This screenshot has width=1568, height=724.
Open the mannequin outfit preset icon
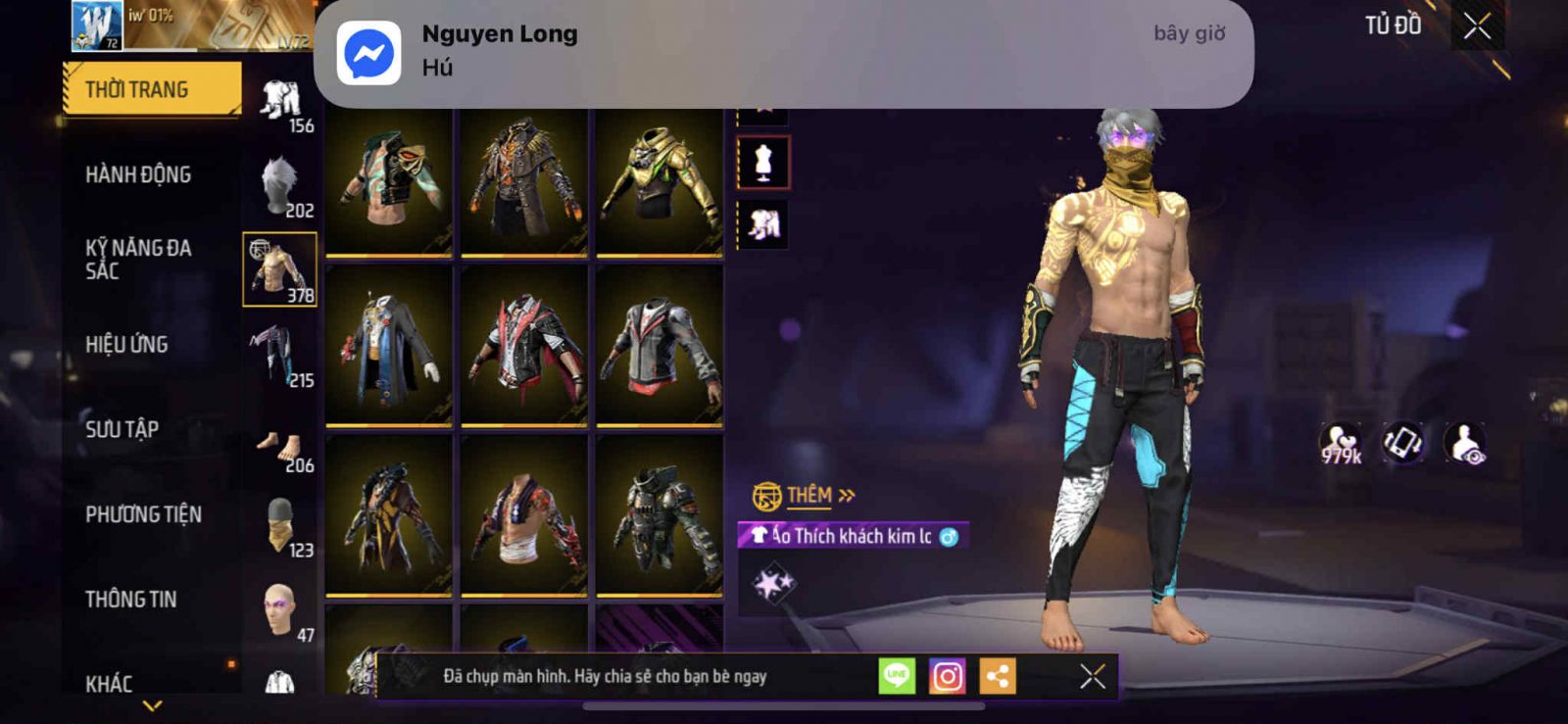763,163
